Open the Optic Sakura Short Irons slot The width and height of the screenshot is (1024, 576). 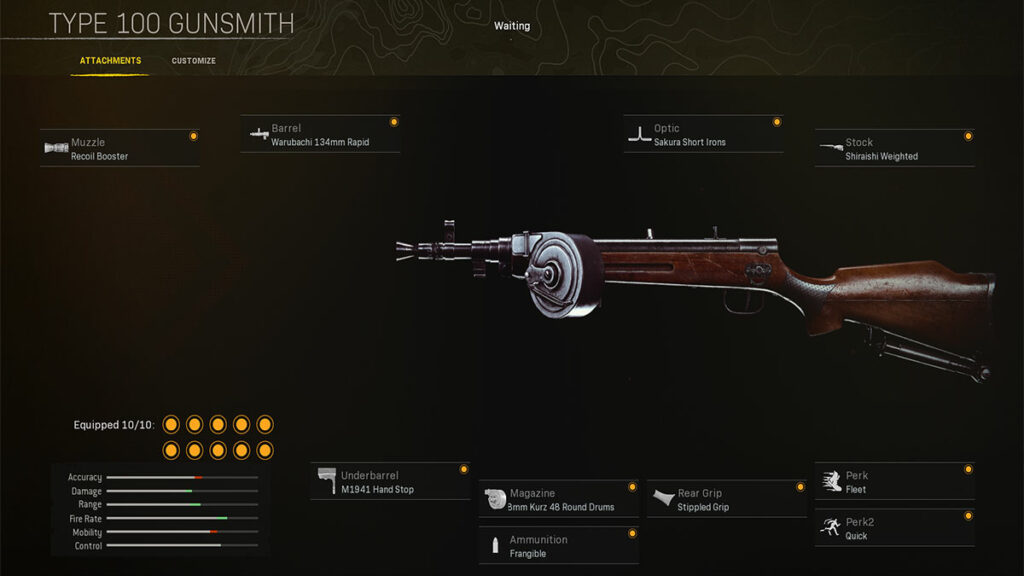click(703, 135)
